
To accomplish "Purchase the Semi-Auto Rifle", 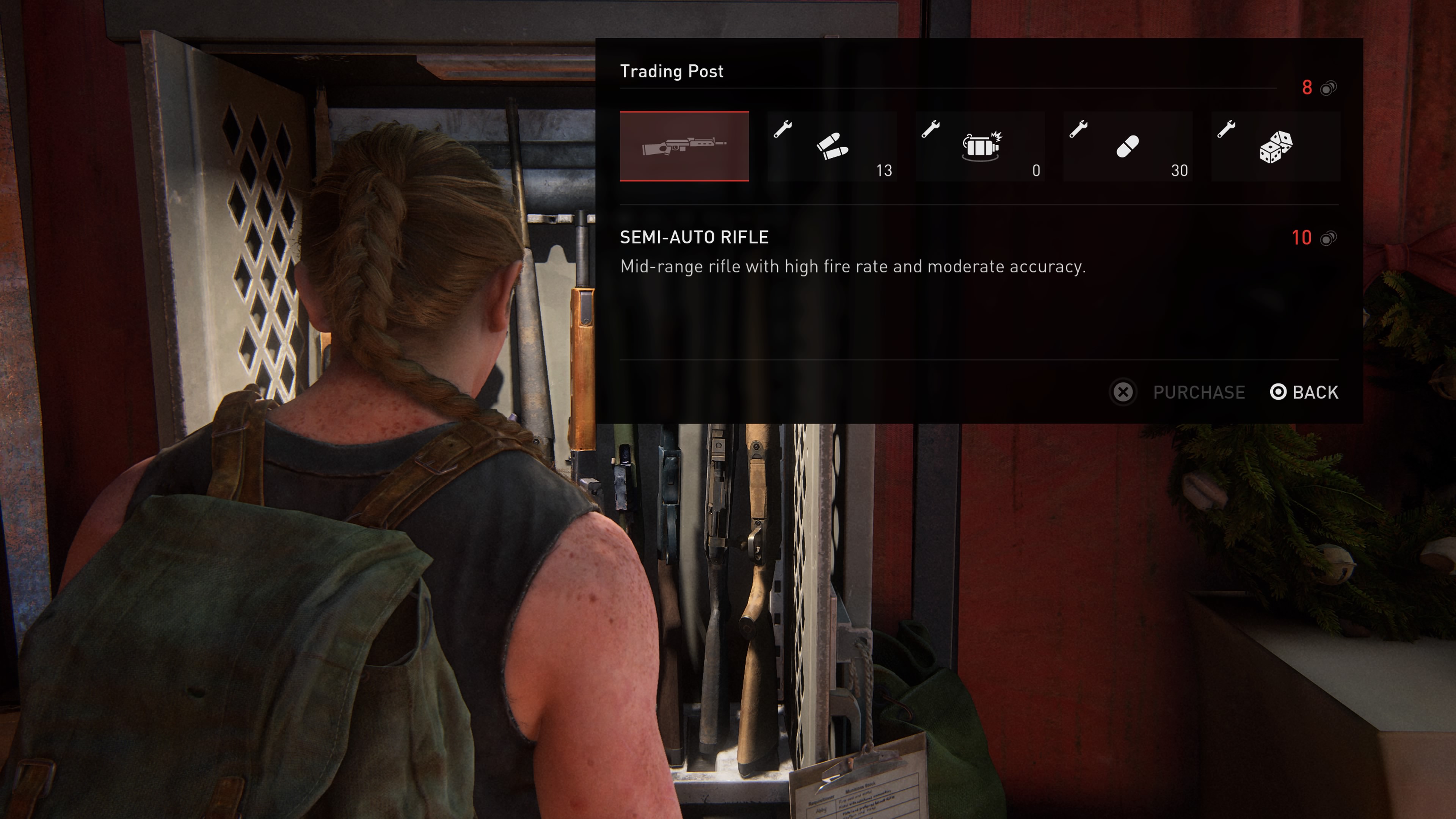I will pyautogui.click(x=1178, y=392).
